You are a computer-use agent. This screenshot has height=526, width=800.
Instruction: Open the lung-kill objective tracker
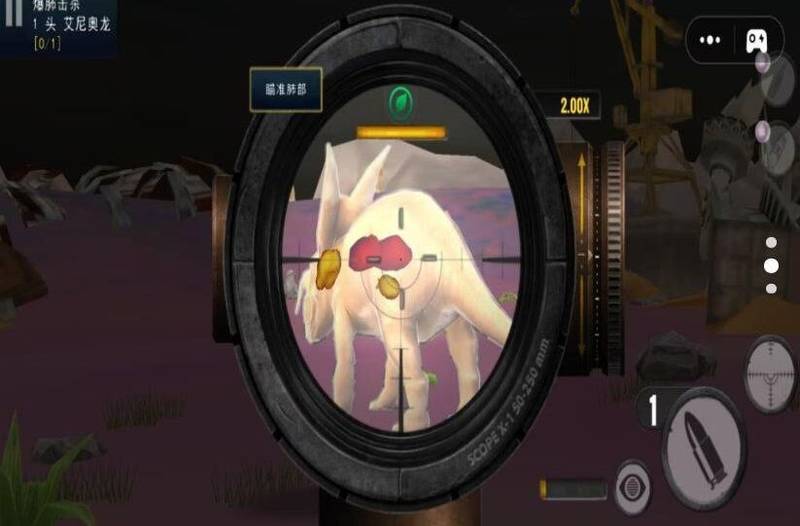click(x=58, y=26)
